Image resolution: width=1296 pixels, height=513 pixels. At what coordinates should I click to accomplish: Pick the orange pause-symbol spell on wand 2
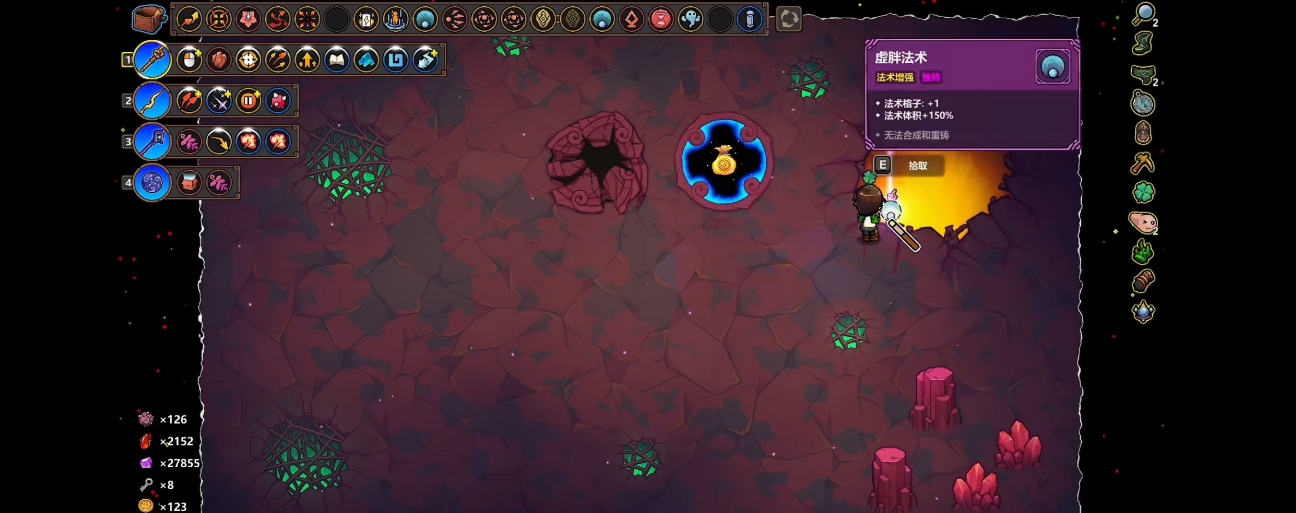pyautogui.click(x=248, y=100)
